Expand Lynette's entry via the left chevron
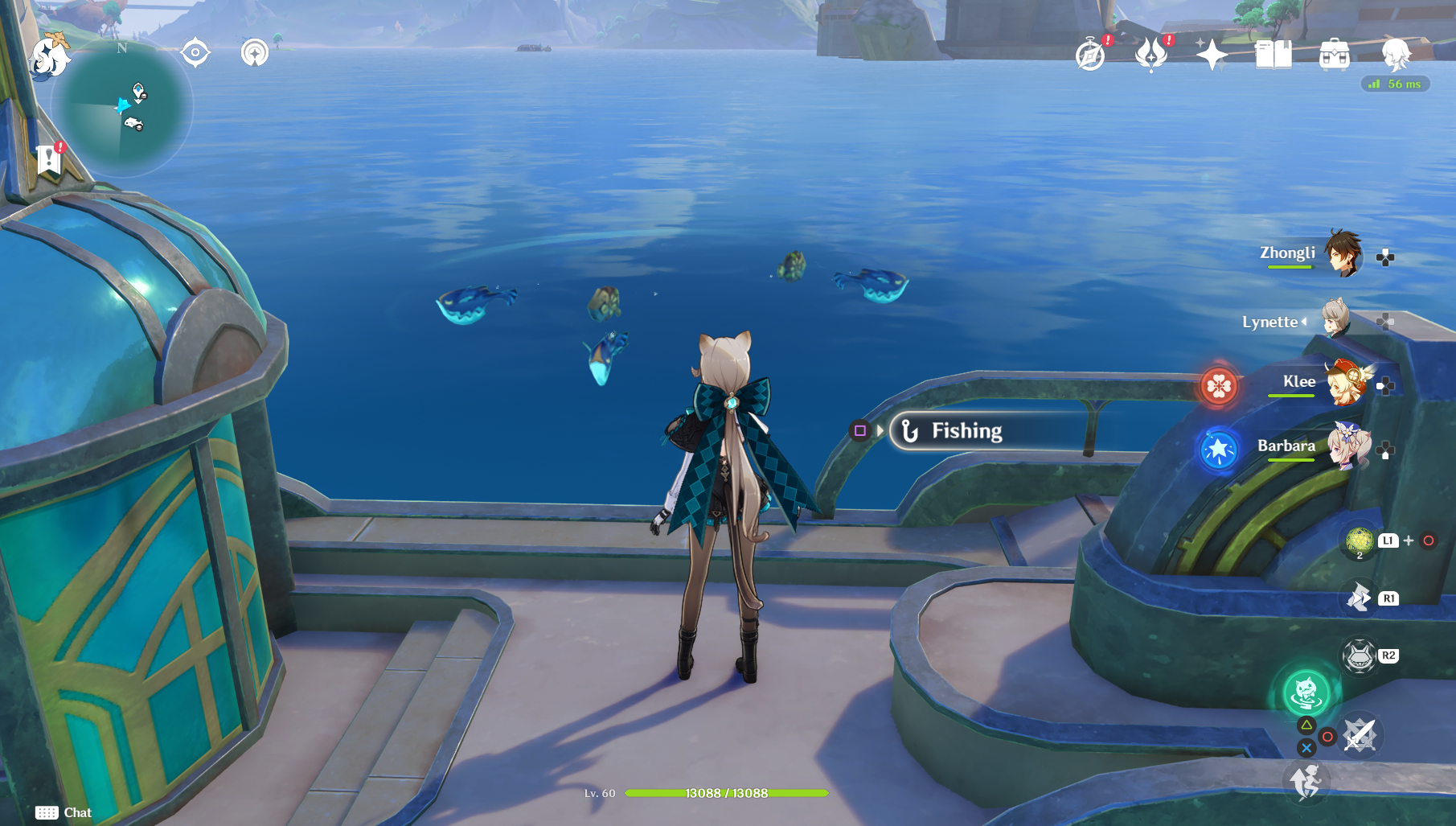The image size is (1456, 826). 1304,323
